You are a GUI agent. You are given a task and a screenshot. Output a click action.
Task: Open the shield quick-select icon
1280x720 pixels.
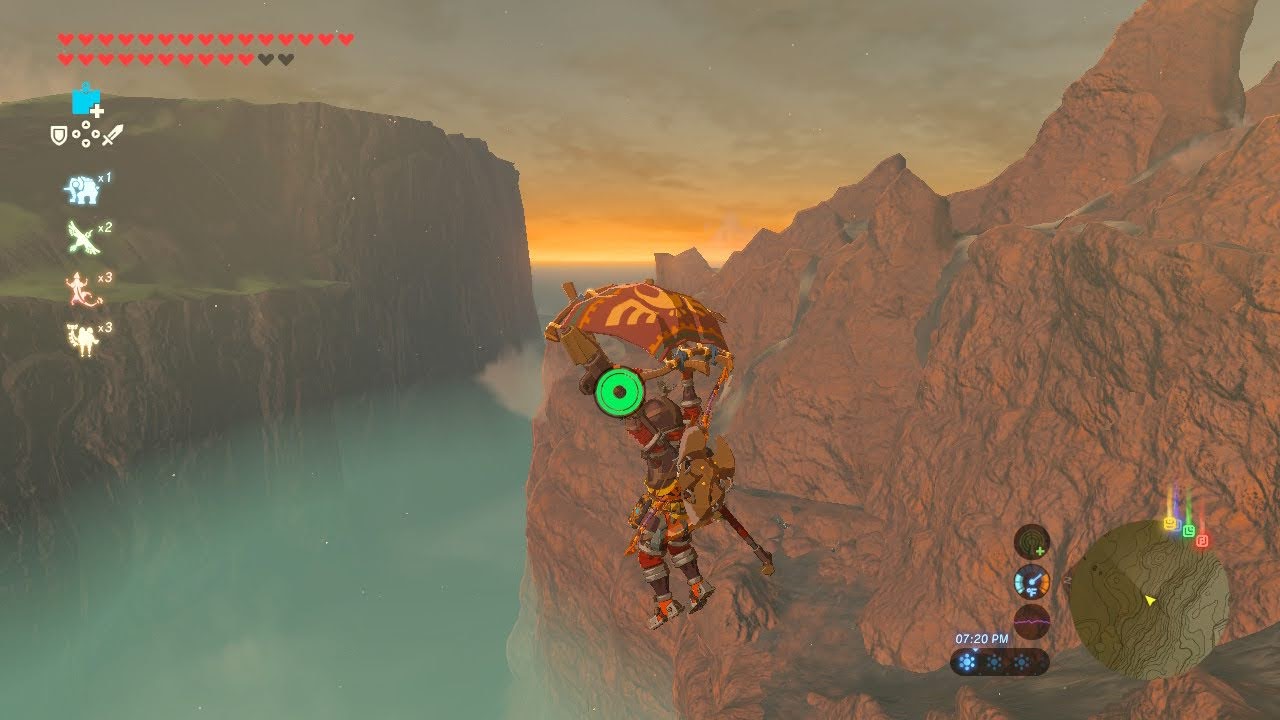point(59,134)
